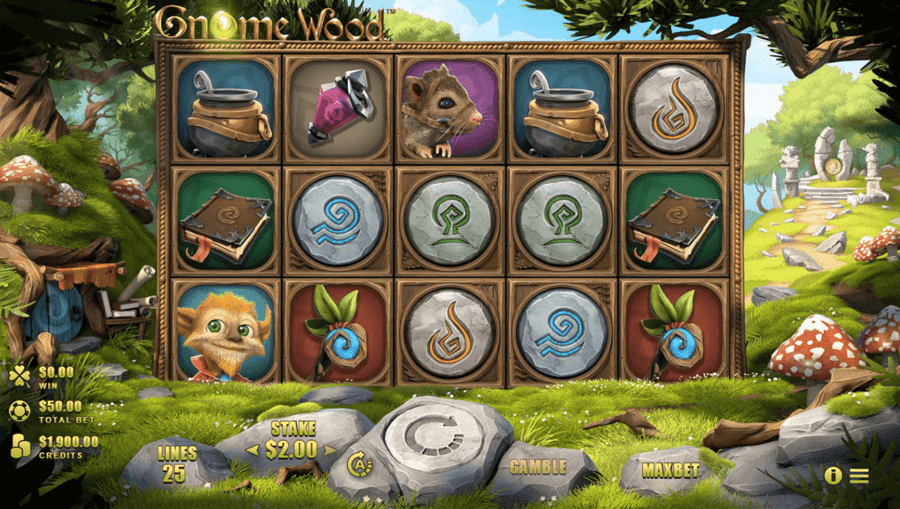Viewport: 900px width, 509px height.
Task: Open the hamburger menu
Action: pyautogui.click(x=860, y=476)
